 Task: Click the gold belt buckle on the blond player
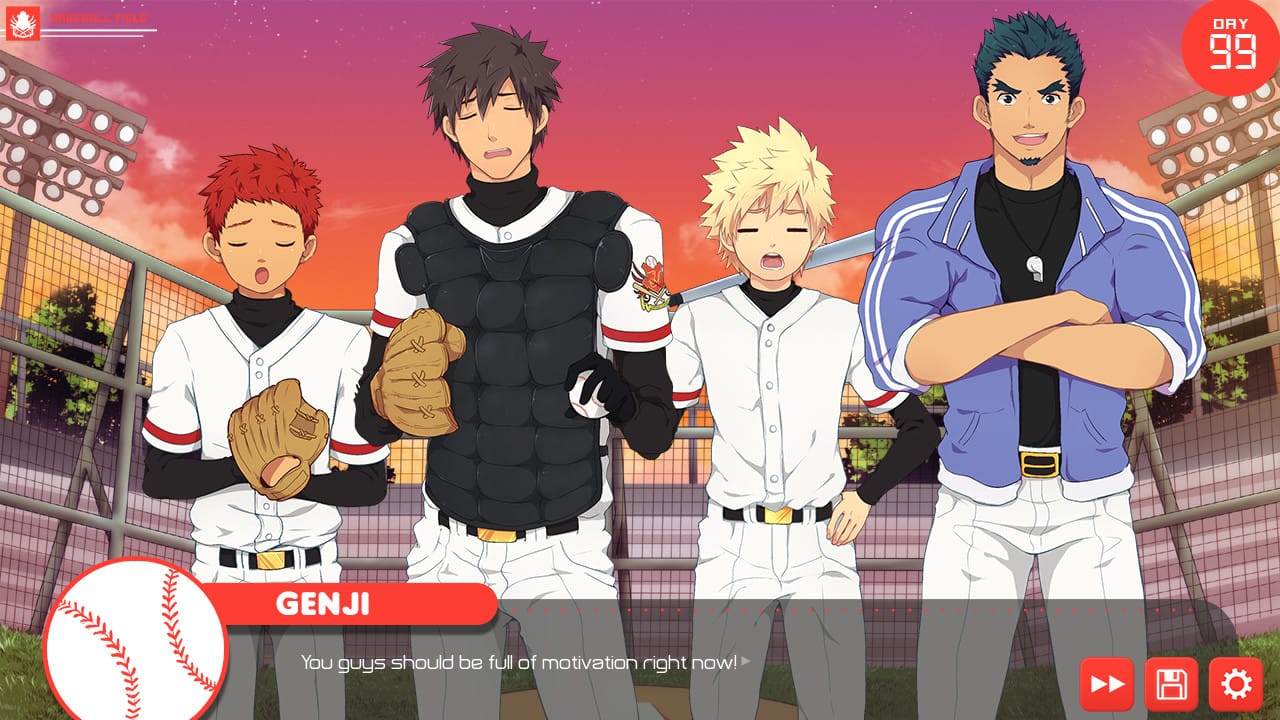coord(778,513)
